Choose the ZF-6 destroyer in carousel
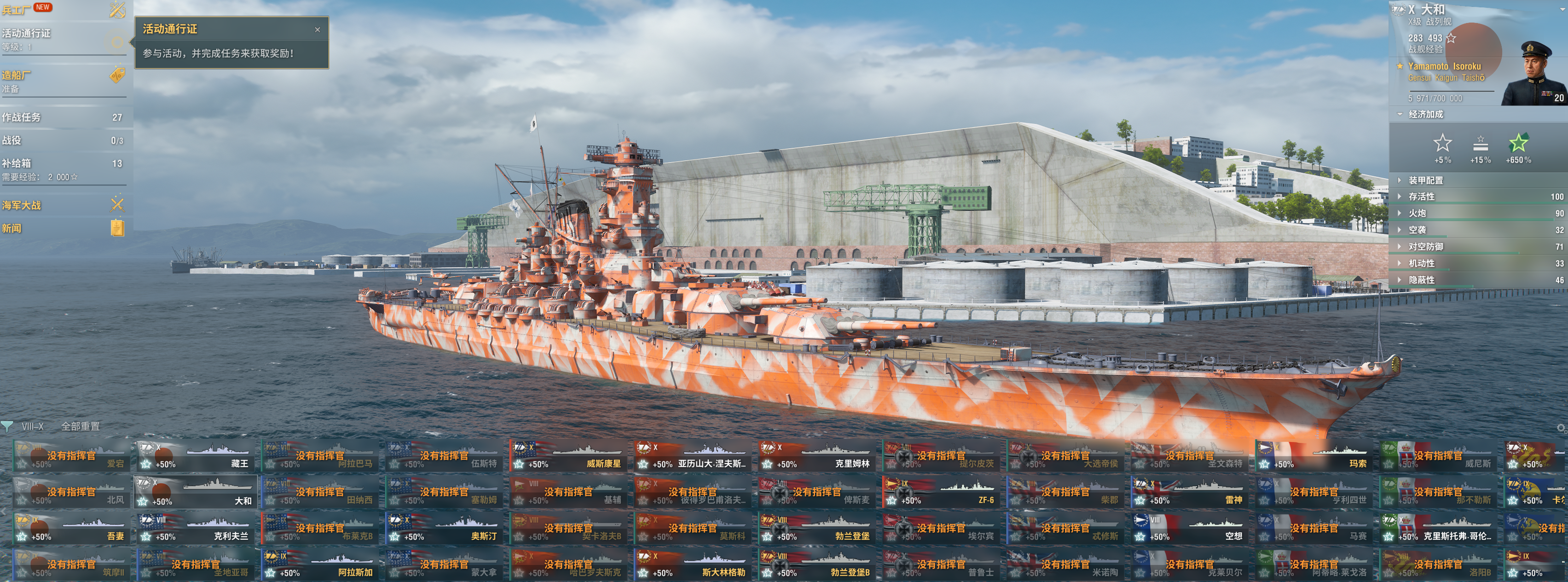Screen dimensions: 1568x582 pyautogui.click(x=941, y=493)
